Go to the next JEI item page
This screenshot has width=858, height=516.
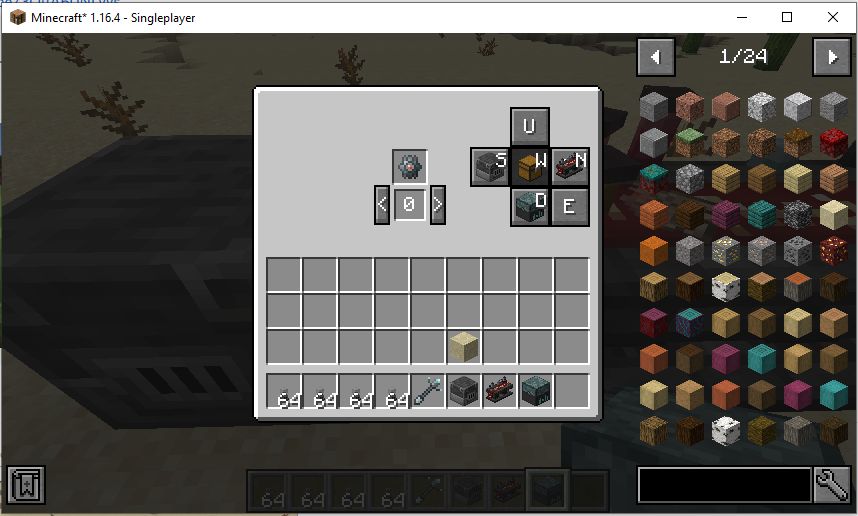pyautogui.click(x=831, y=57)
